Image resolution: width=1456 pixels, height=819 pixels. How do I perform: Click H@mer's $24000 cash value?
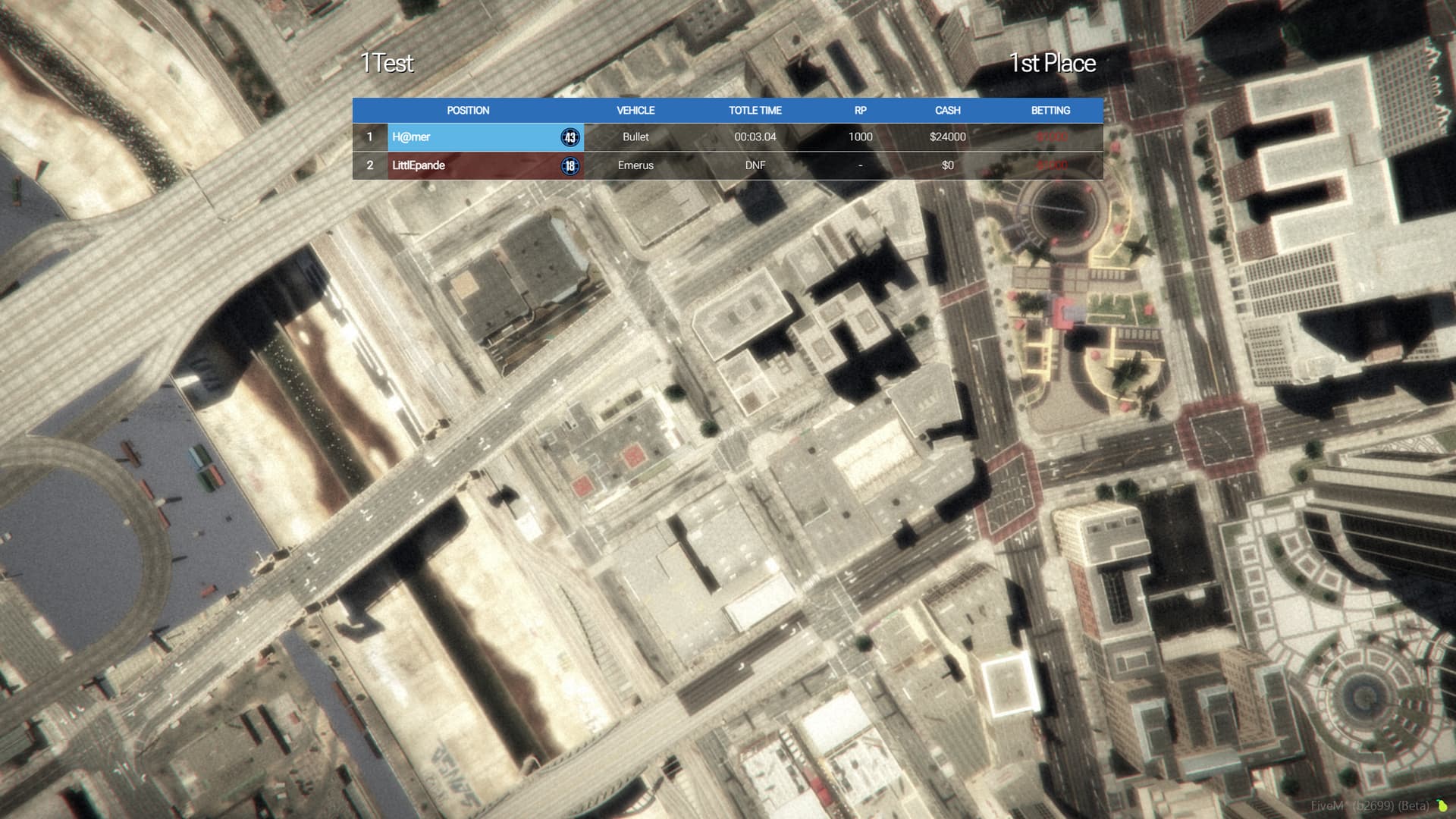point(947,137)
